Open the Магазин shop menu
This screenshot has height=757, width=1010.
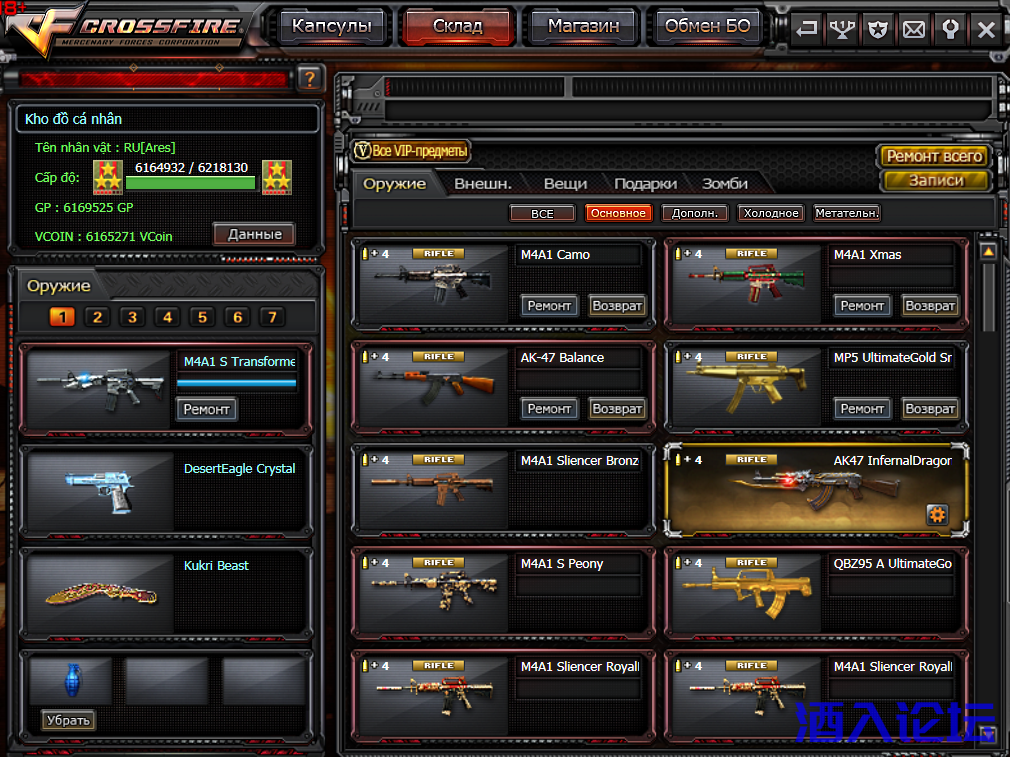[583, 27]
